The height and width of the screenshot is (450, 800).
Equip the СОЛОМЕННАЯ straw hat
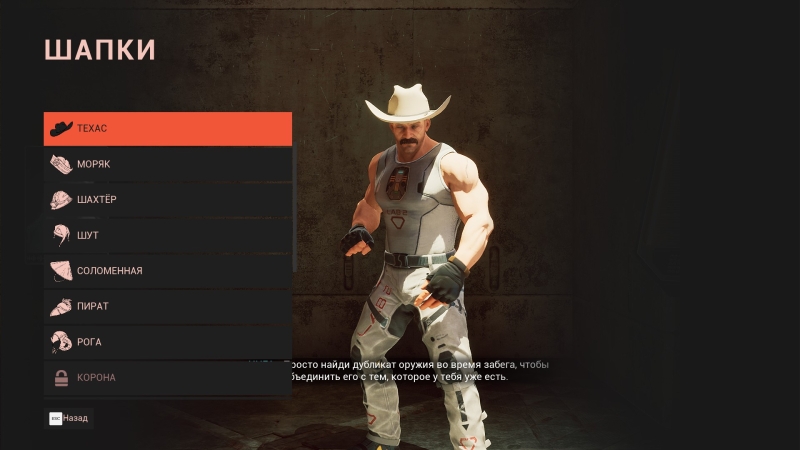pos(167,271)
